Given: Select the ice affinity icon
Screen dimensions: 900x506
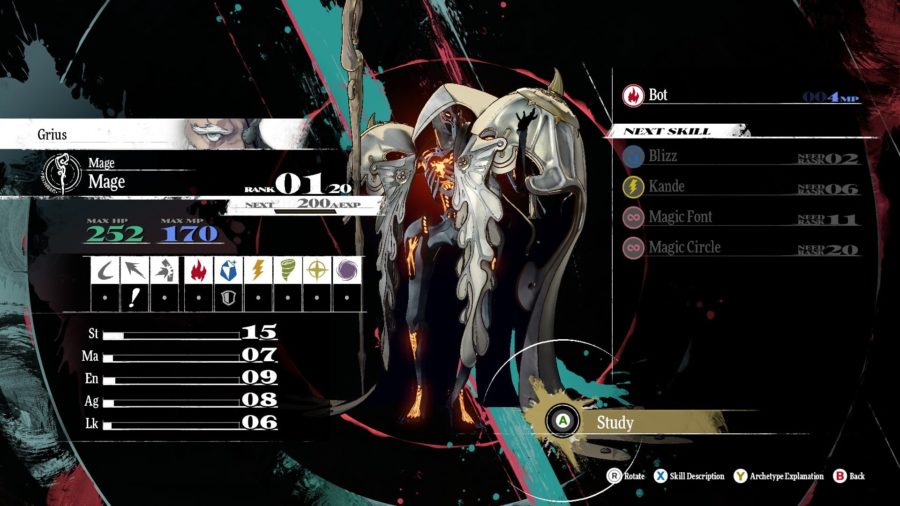Looking at the screenshot, I should point(227,270).
